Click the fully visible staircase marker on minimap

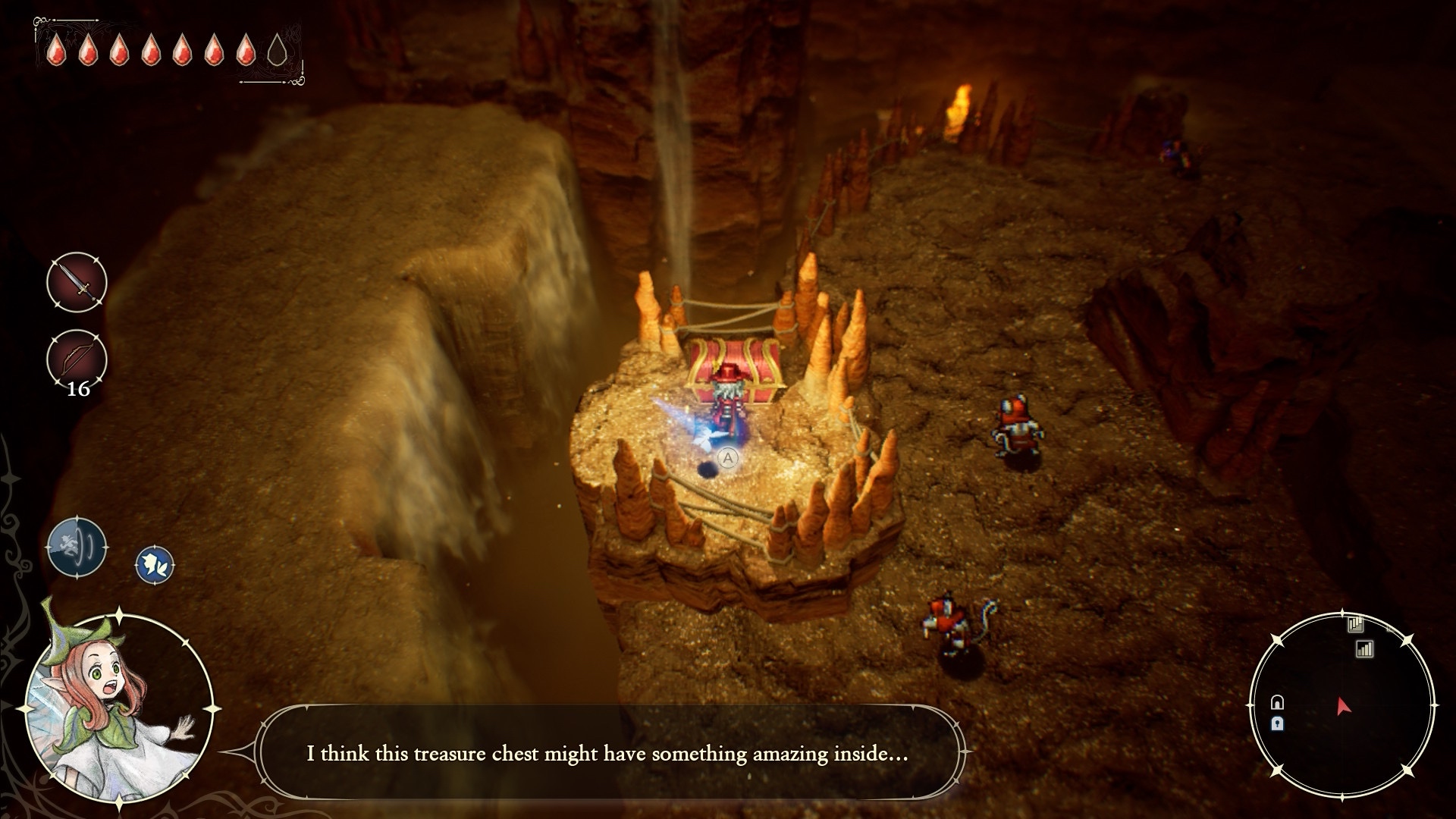(x=1364, y=649)
